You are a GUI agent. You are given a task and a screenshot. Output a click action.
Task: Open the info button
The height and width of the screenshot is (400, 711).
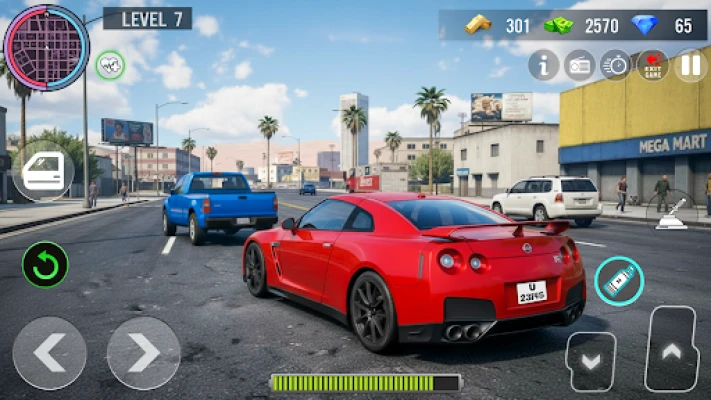pyautogui.click(x=544, y=65)
